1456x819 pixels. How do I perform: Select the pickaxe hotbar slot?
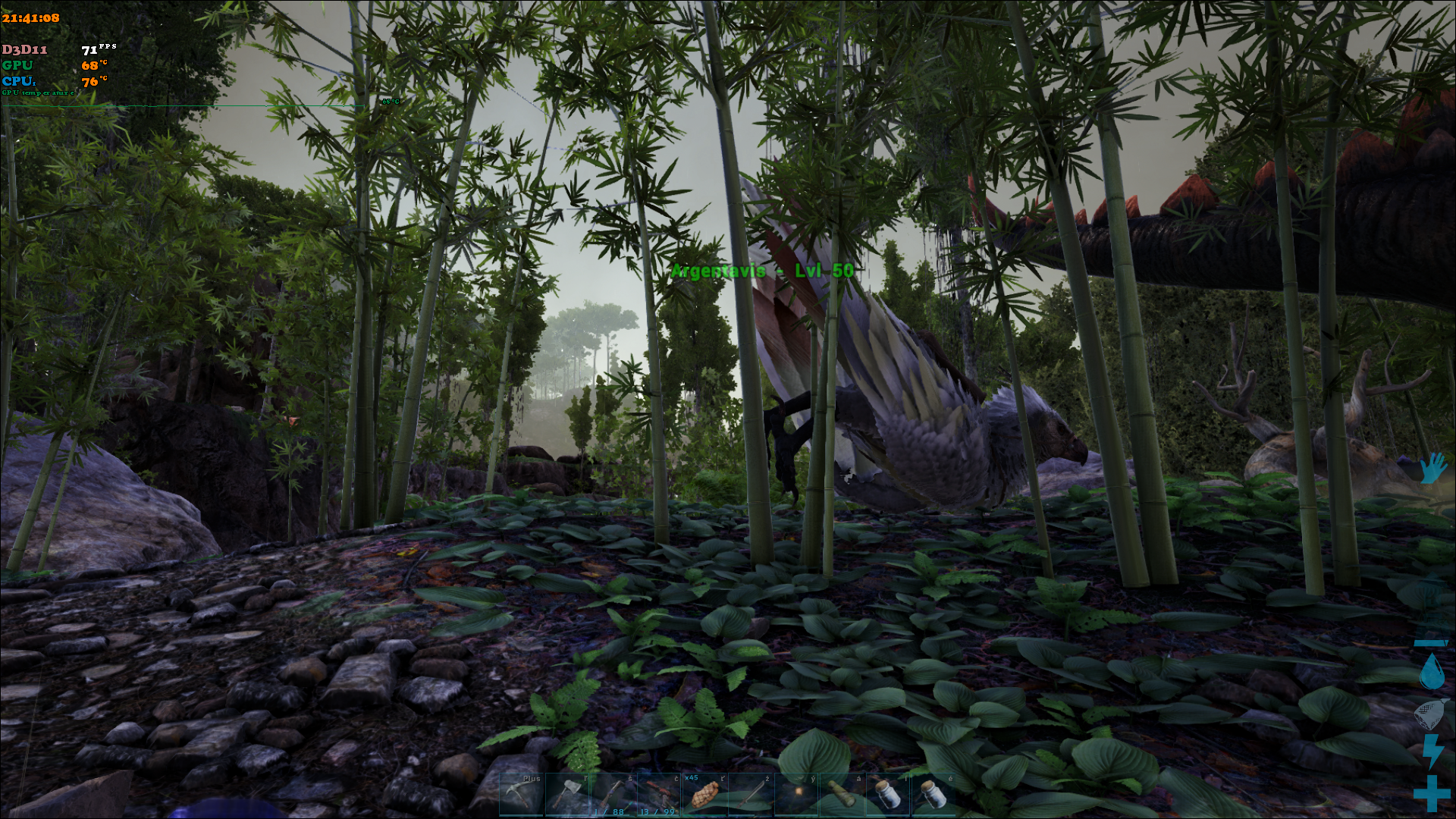tap(522, 795)
